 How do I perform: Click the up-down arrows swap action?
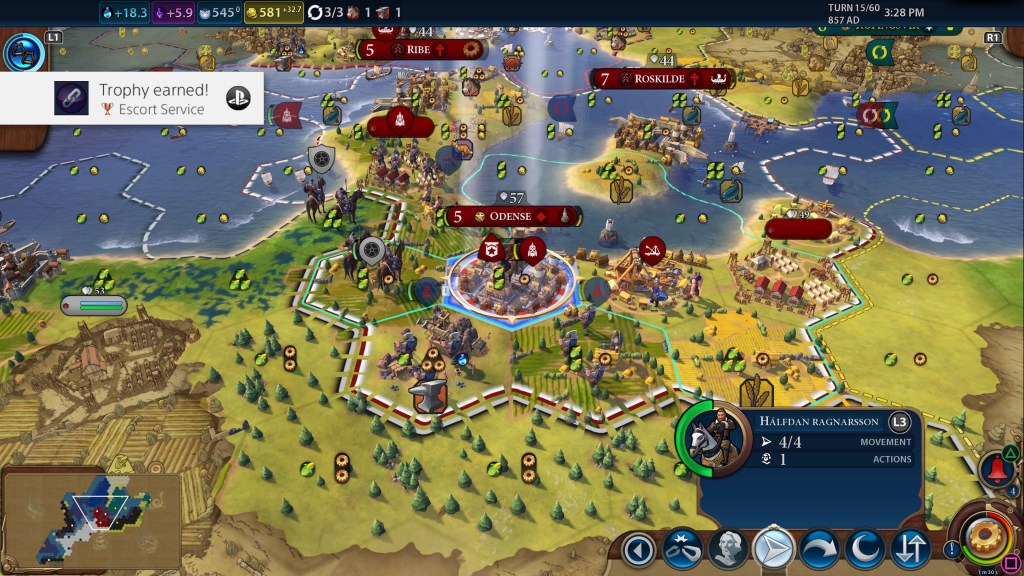click(910, 549)
